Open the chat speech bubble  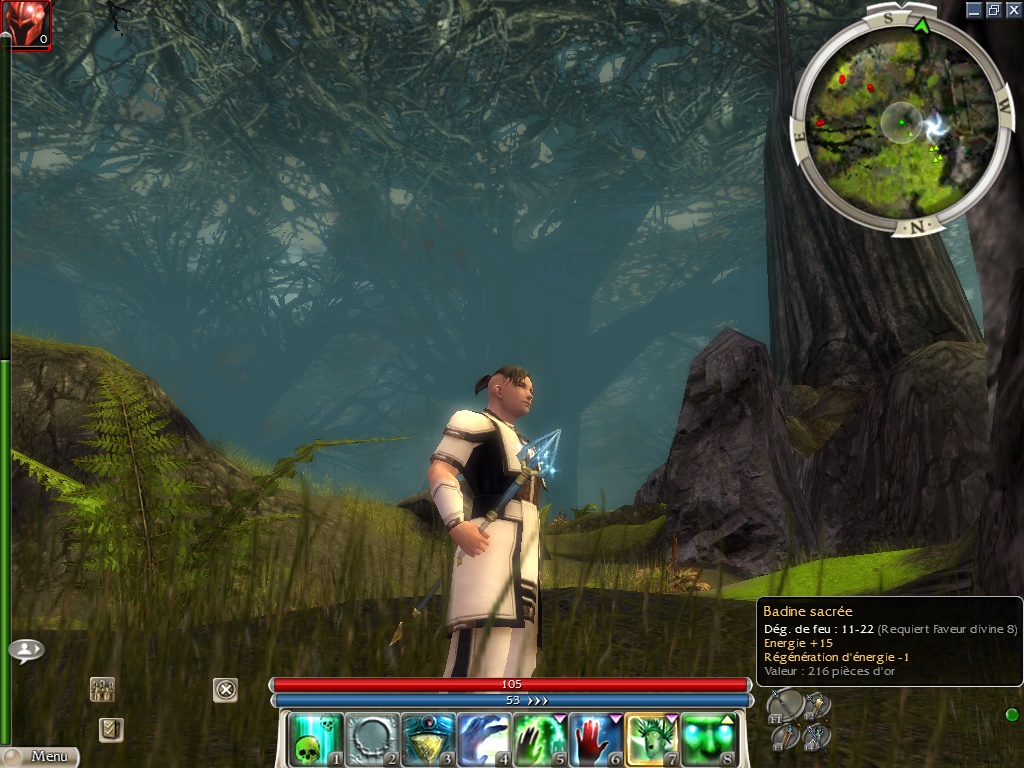pyautogui.click(x=26, y=650)
